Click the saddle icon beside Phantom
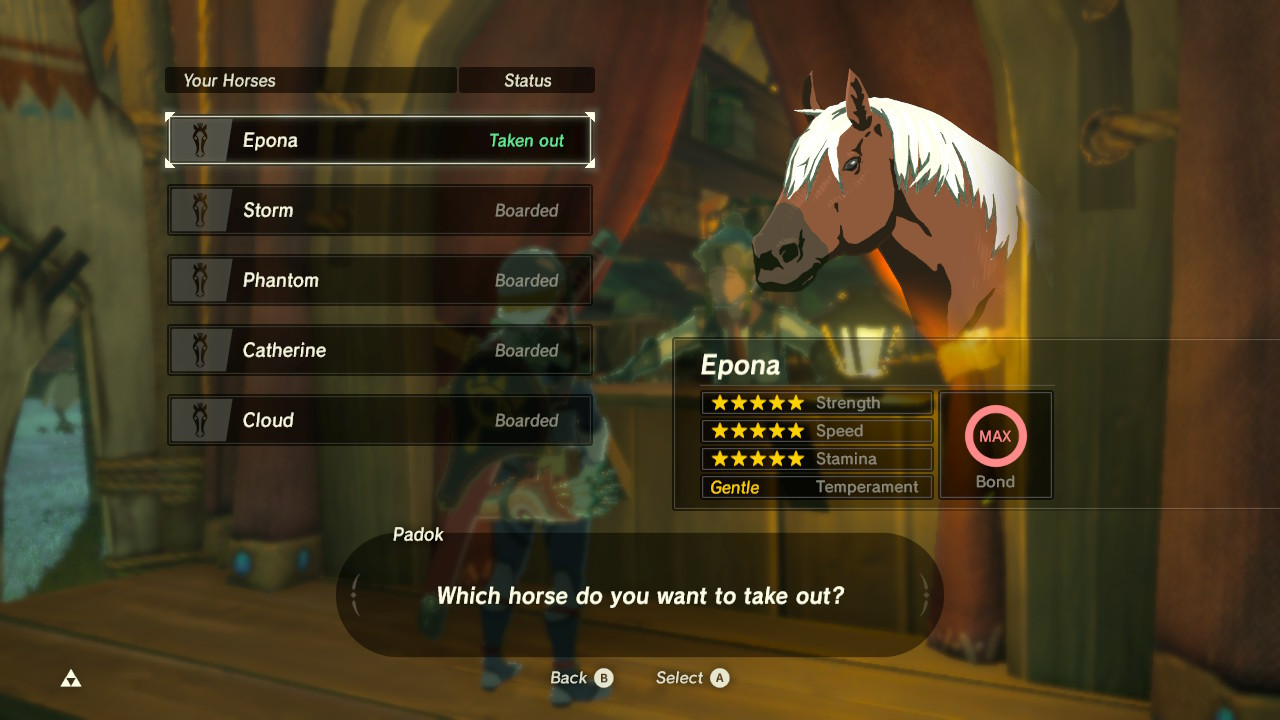 pyautogui.click(x=200, y=280)
